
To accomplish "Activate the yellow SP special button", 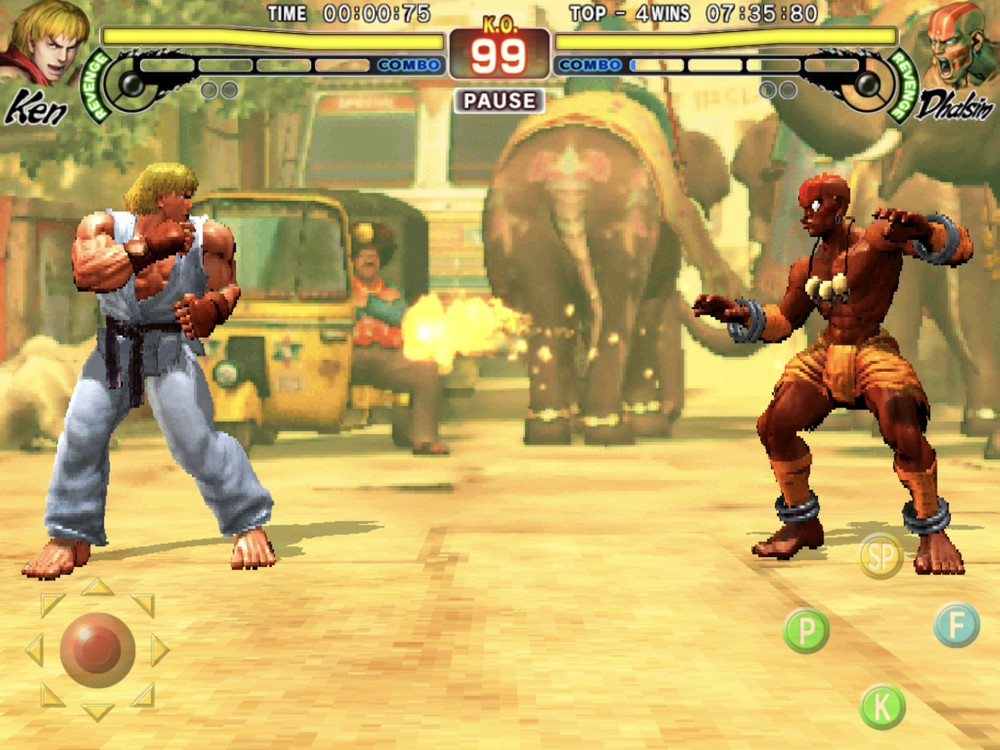I will tap(881, 558).
